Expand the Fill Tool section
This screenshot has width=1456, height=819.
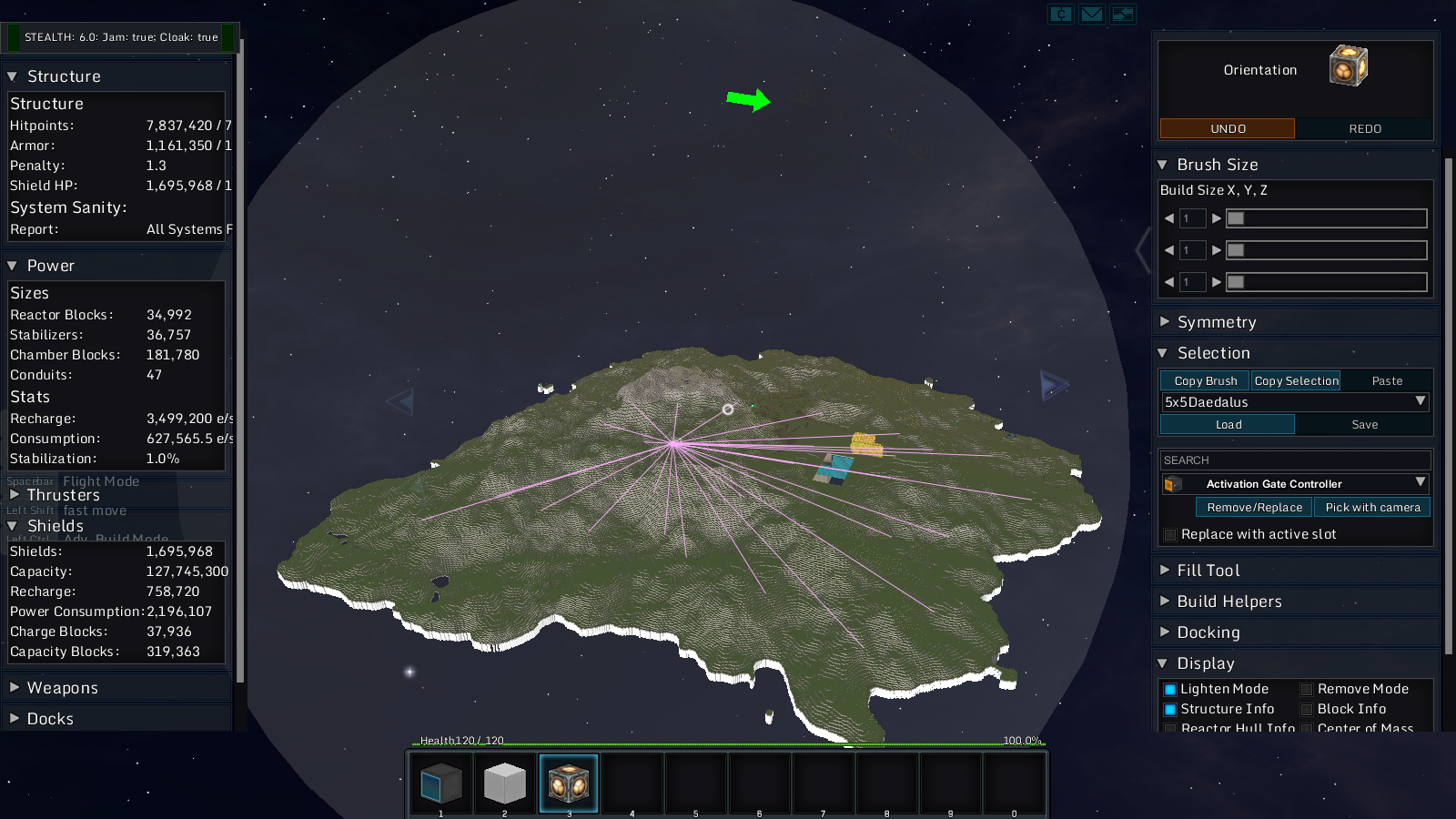(1208, 571)
